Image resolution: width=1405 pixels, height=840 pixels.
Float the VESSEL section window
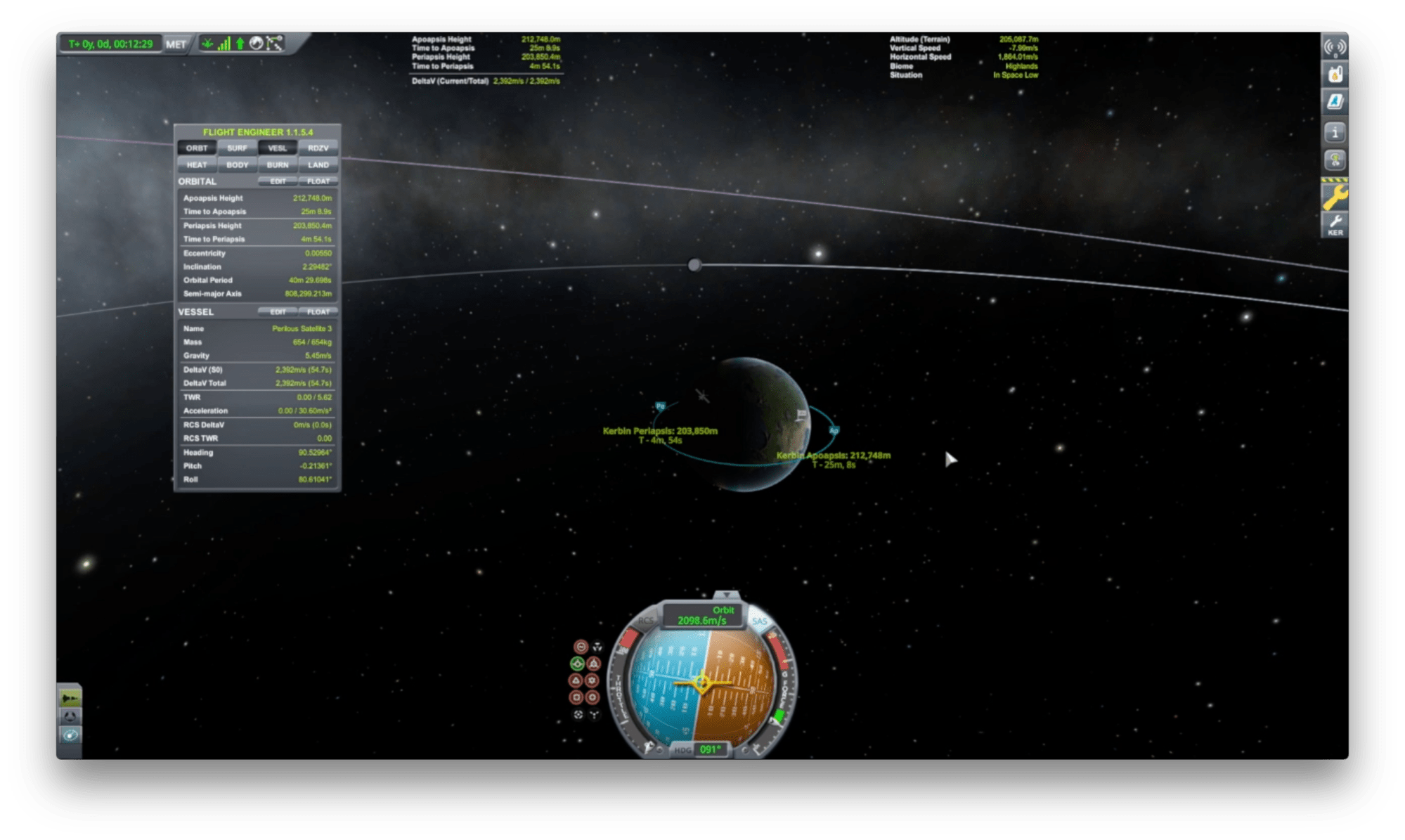click(x=318, y=312)
